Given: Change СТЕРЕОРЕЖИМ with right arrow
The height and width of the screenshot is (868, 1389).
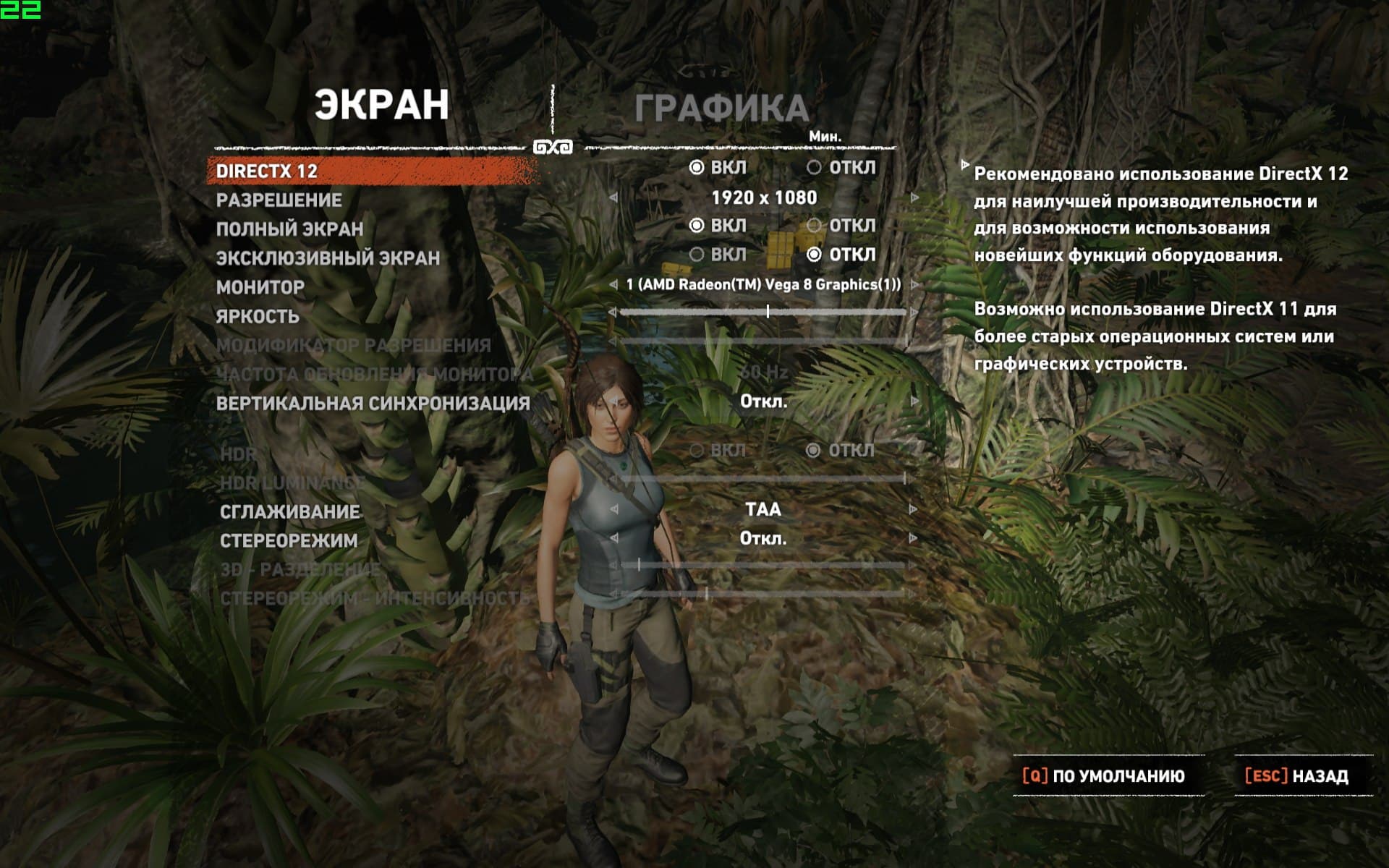Looking at the screenshot, I should 913,539.
